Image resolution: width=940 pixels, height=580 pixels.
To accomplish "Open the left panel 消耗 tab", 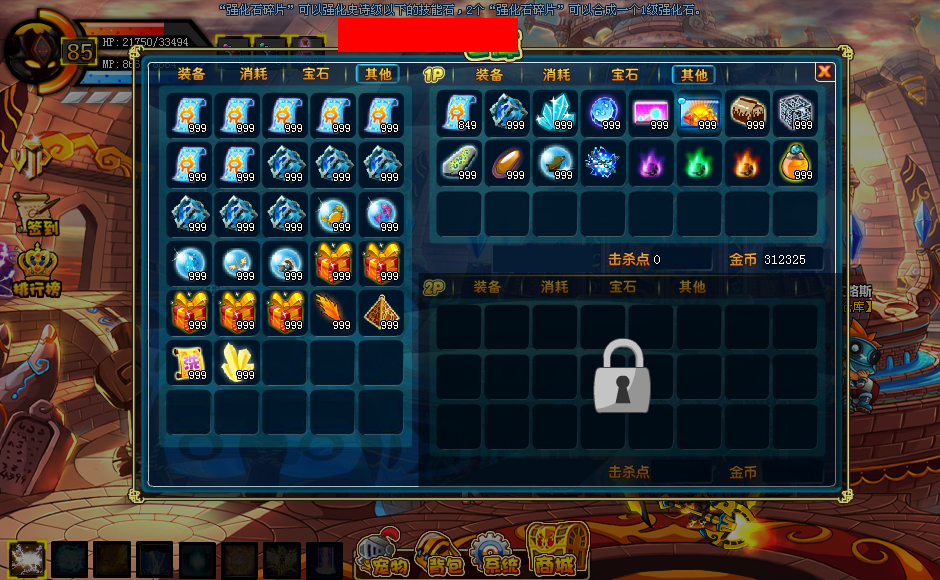I will [253, 74].
